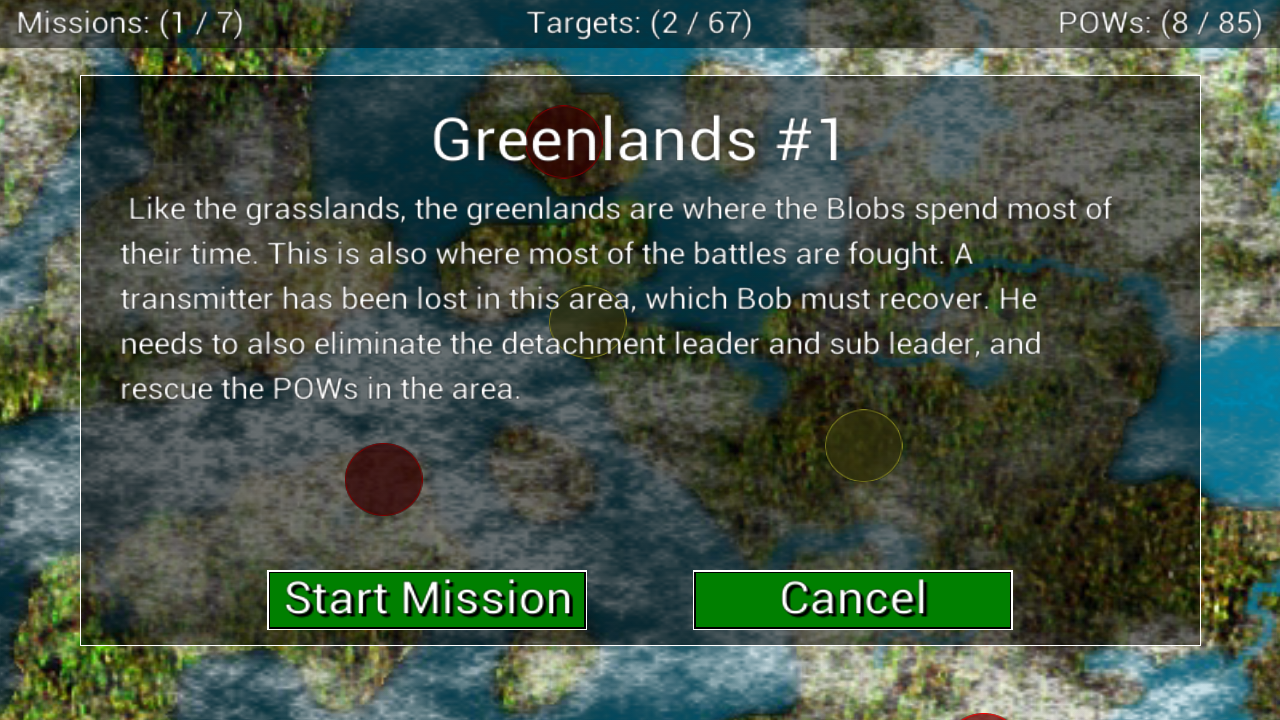Click the POWs counter in the status bar
1280x720 pixels.
click(1160, 22)
